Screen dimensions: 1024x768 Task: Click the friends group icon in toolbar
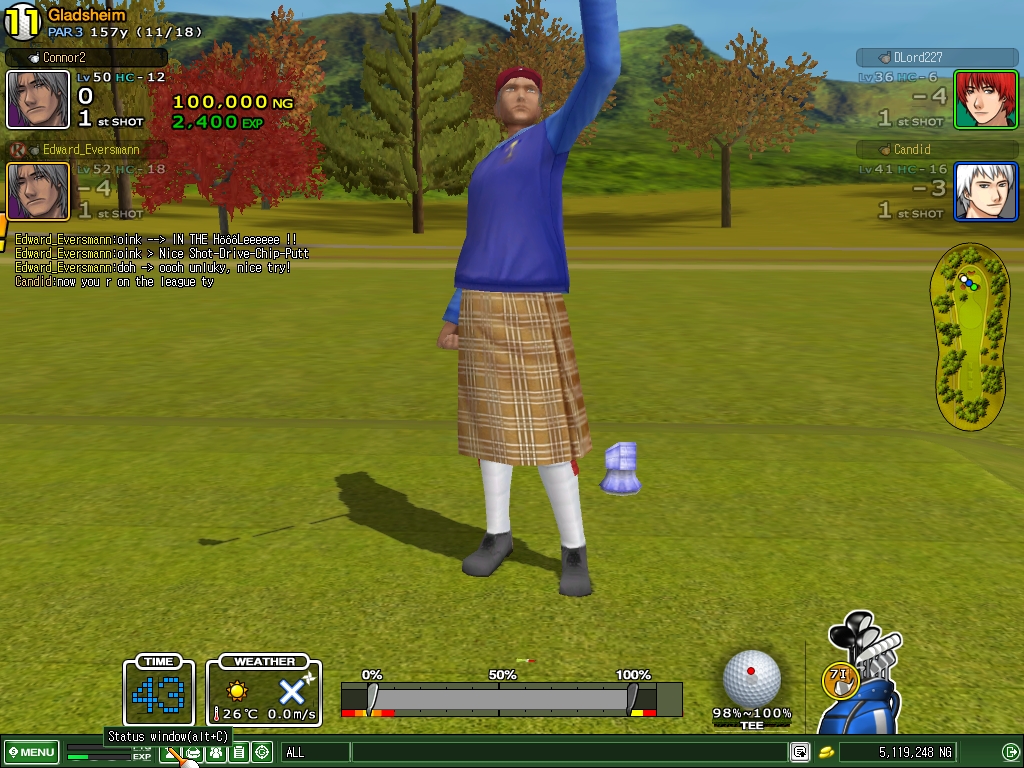click(x=215, y=752)
